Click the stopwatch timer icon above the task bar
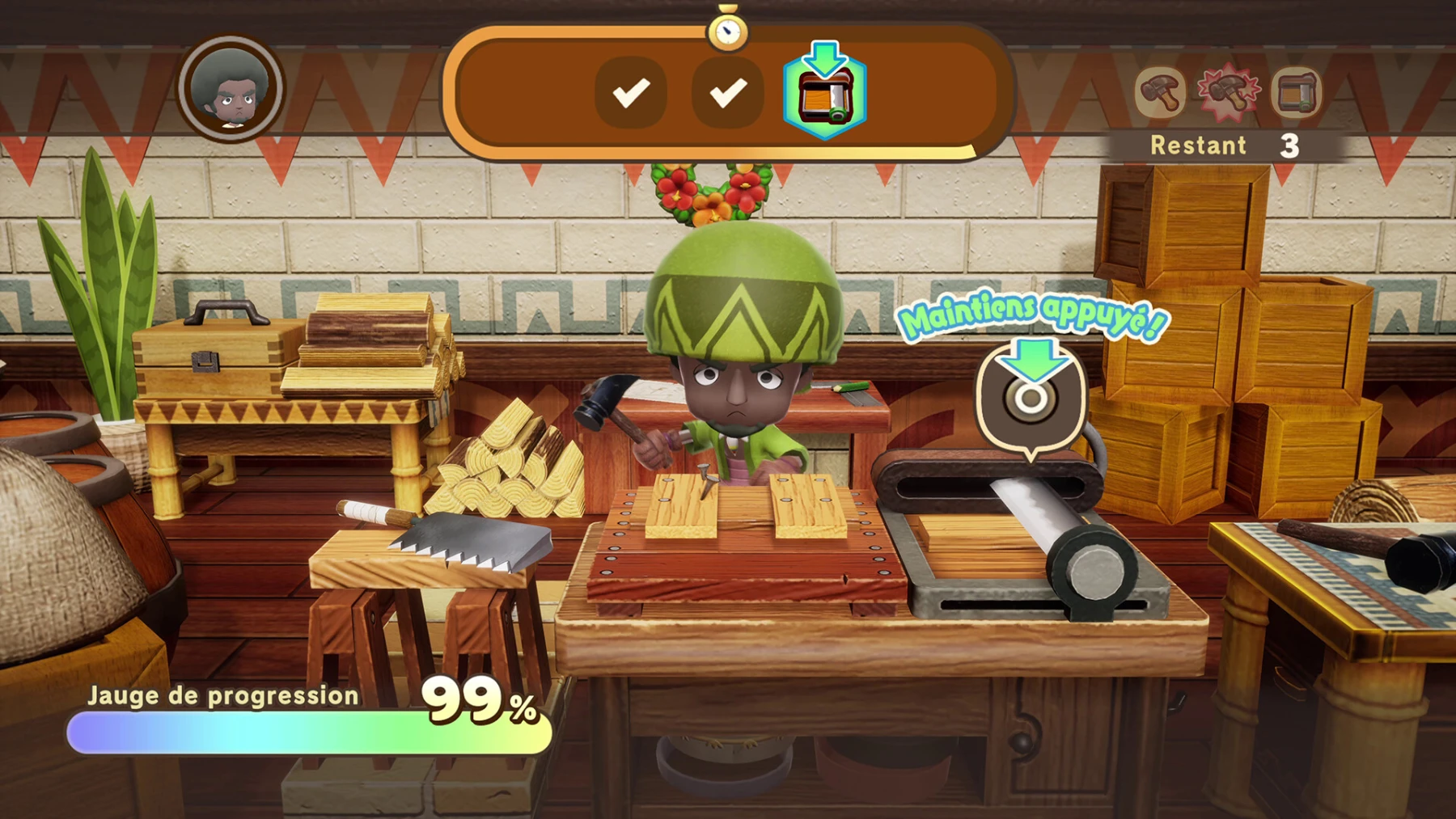The height and width of the screenshot is (819, 1456). (x=729, y=32)
